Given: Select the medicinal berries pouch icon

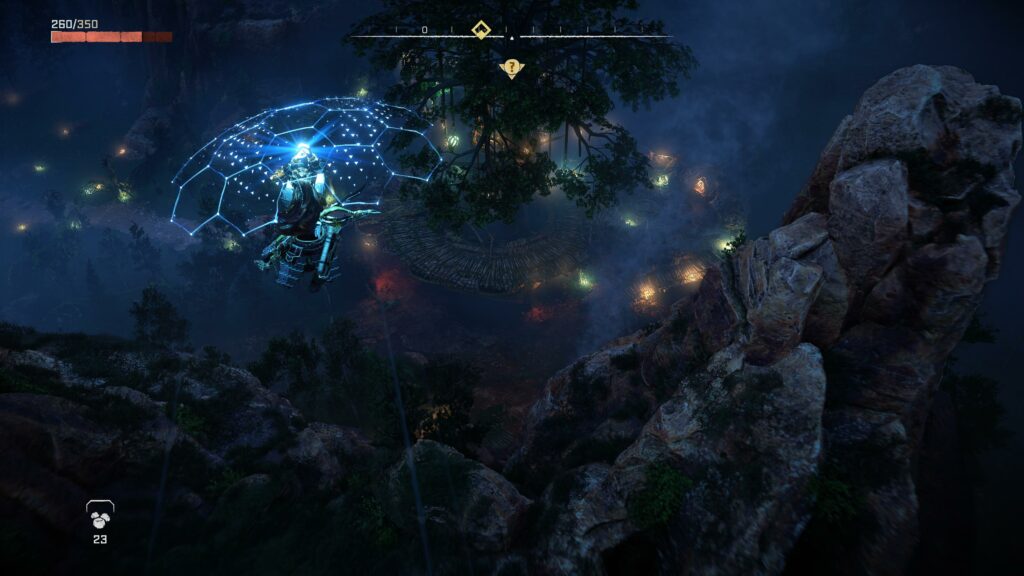Looking at the screenshot, I should pyautogui.click(x=99, y=515).
